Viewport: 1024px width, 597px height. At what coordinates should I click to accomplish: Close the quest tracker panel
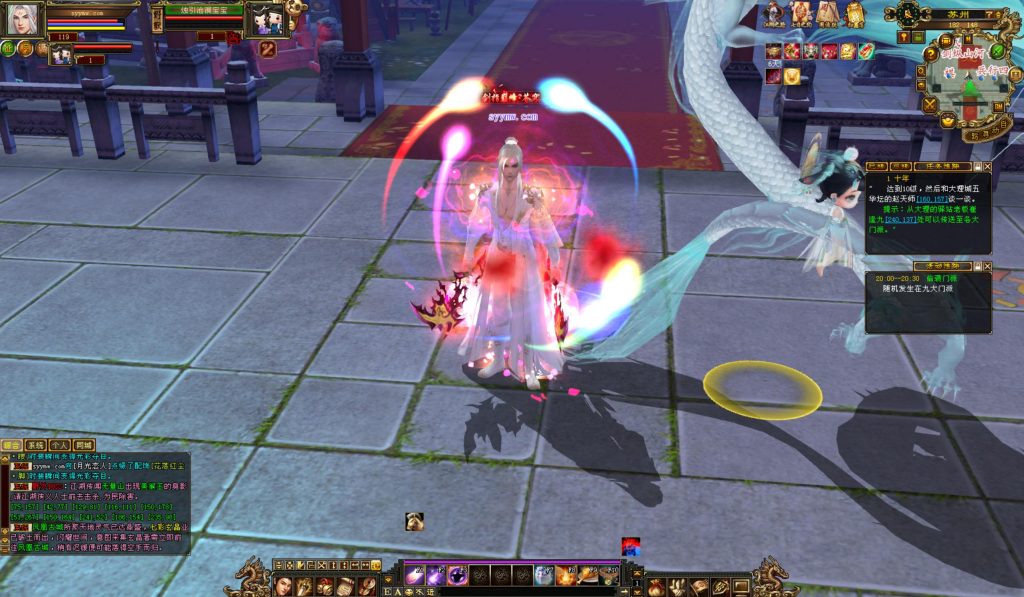coord(987,167)
